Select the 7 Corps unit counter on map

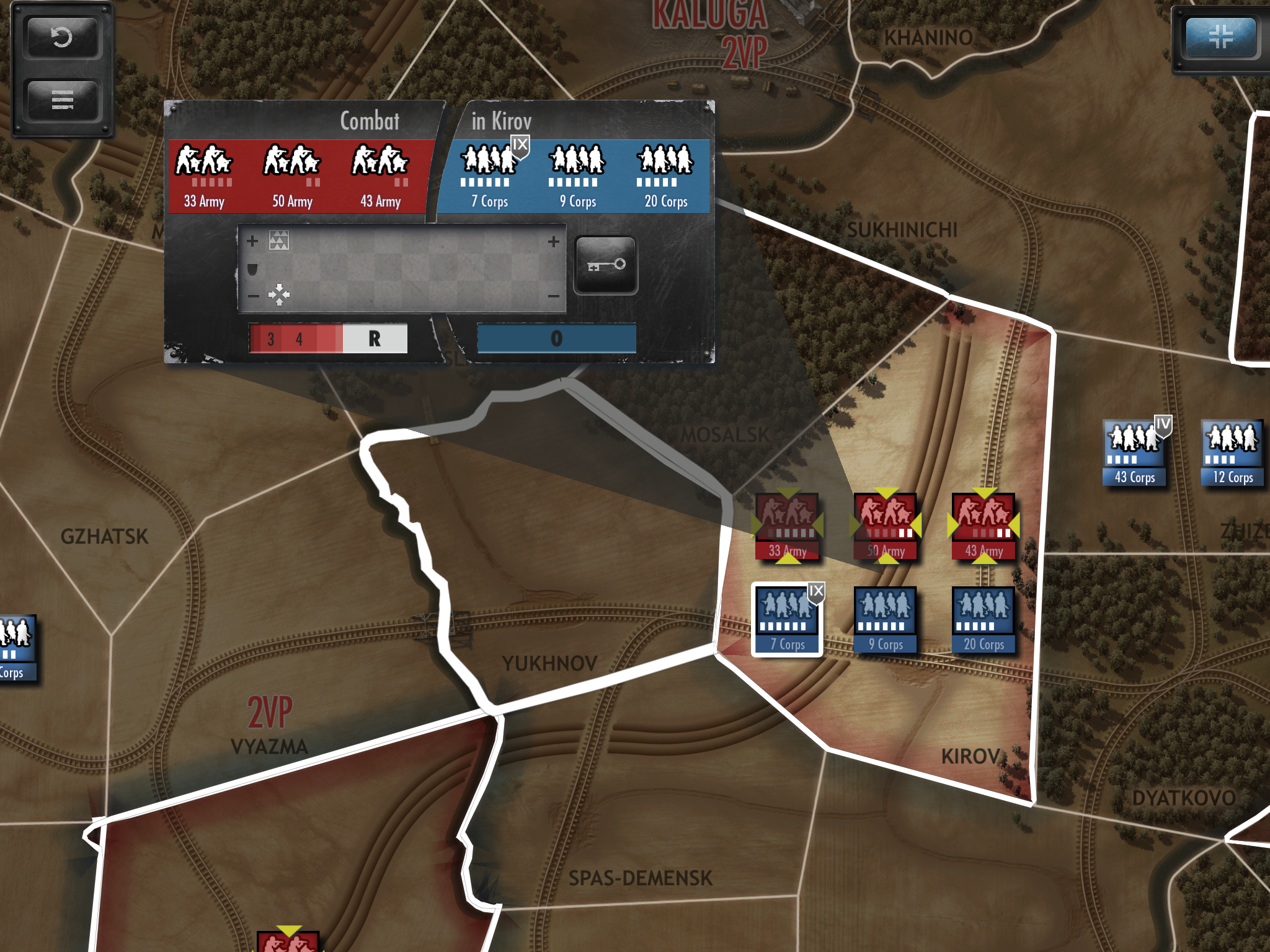[x=788, y=619]
